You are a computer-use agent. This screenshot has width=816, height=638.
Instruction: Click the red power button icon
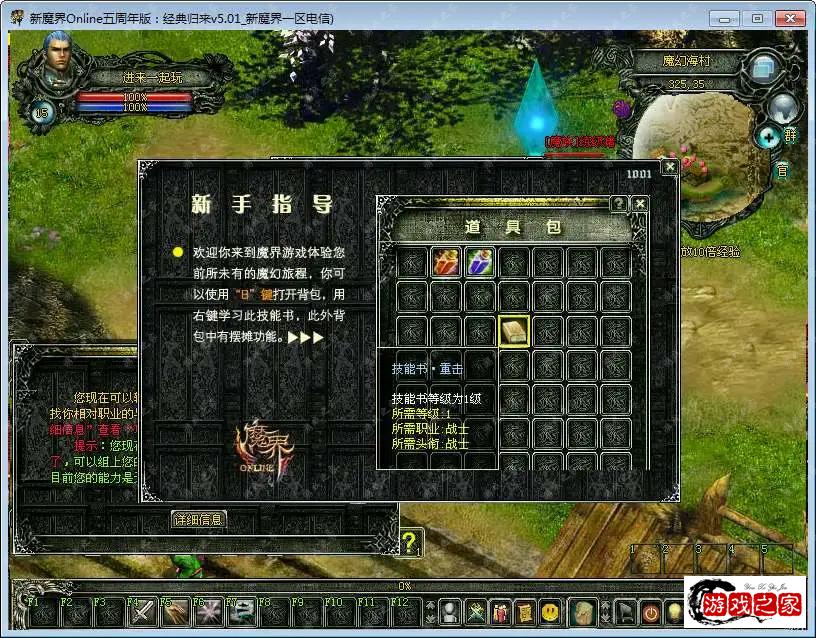650,610
